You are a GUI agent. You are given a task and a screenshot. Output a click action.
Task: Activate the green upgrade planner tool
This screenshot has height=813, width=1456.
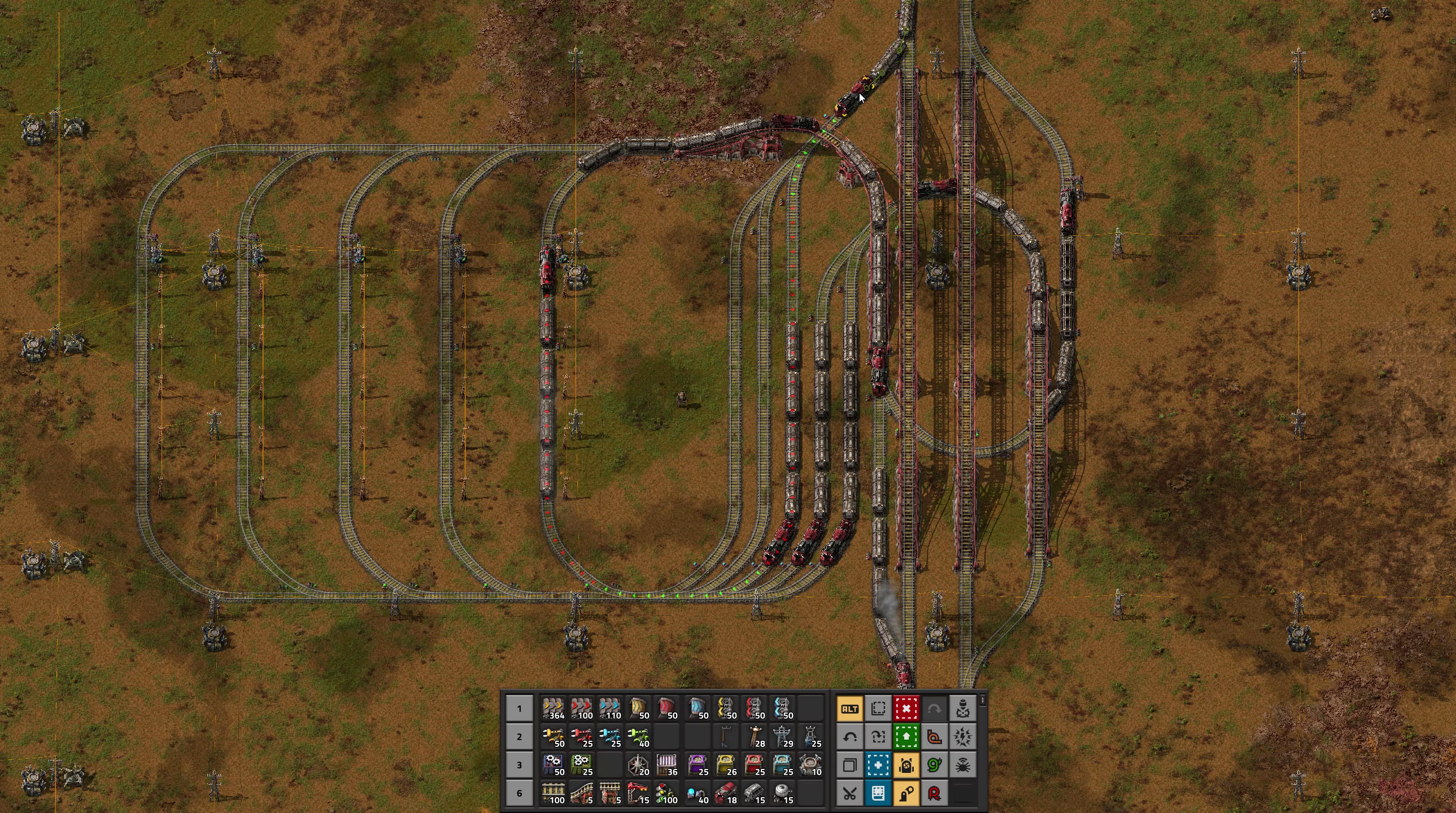pos(906,737)
